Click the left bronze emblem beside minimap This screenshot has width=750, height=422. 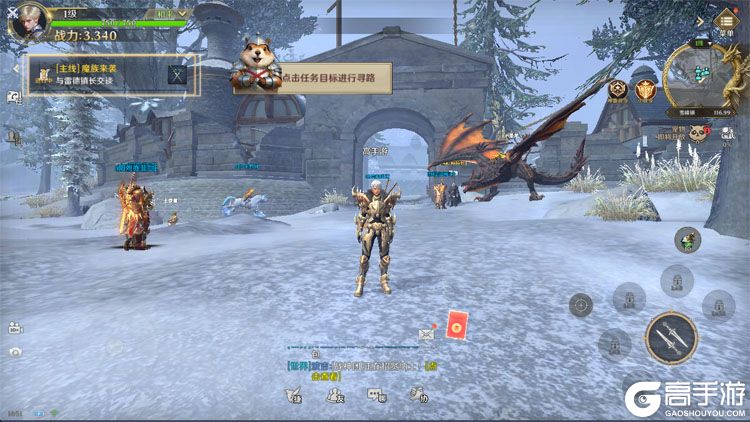point(618,90)
